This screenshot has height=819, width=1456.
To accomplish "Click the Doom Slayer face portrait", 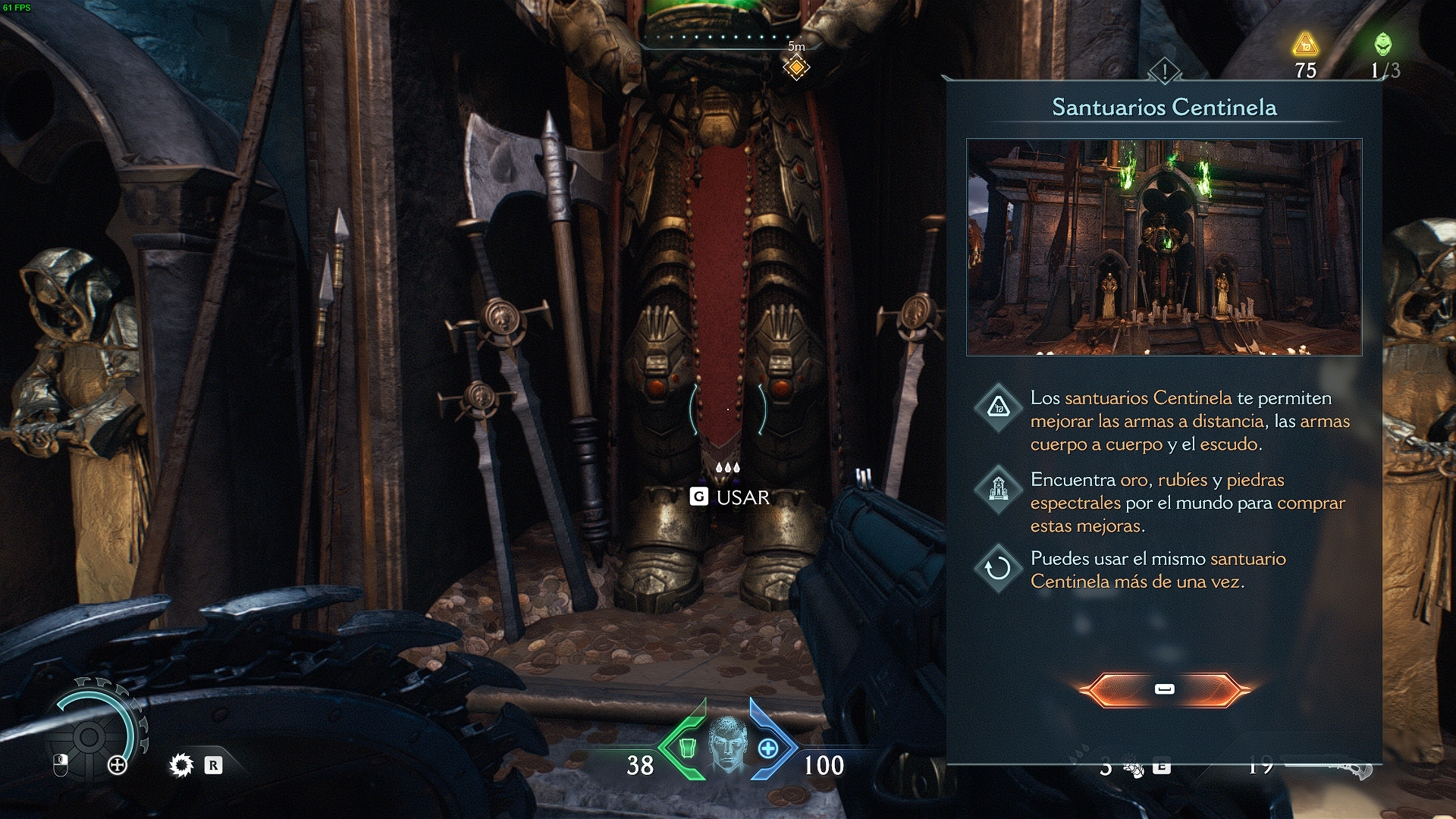I will point(727,745).
